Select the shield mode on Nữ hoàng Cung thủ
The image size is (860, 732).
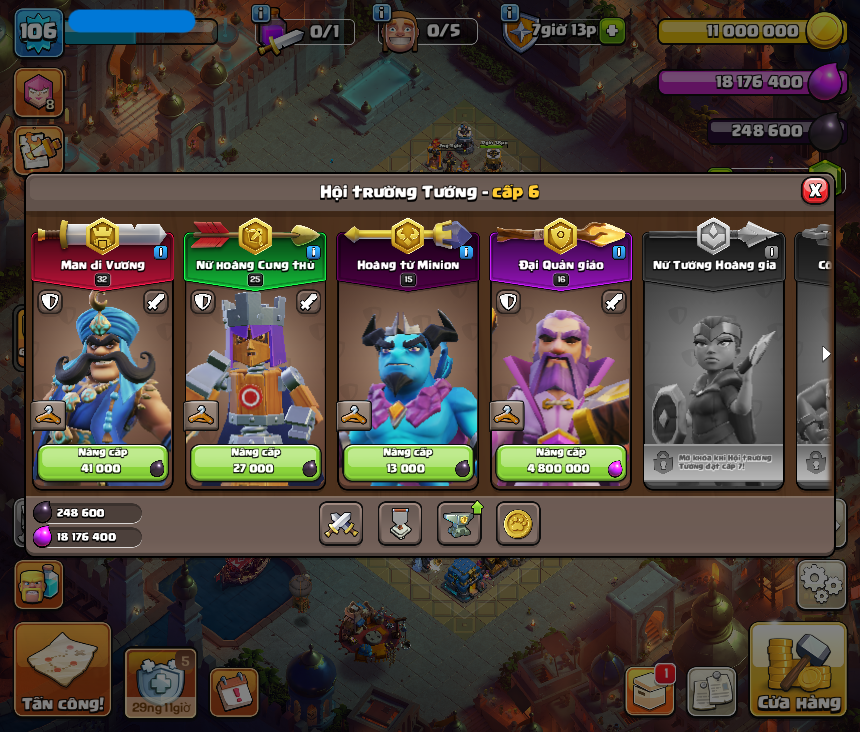[x=203, y=301]
